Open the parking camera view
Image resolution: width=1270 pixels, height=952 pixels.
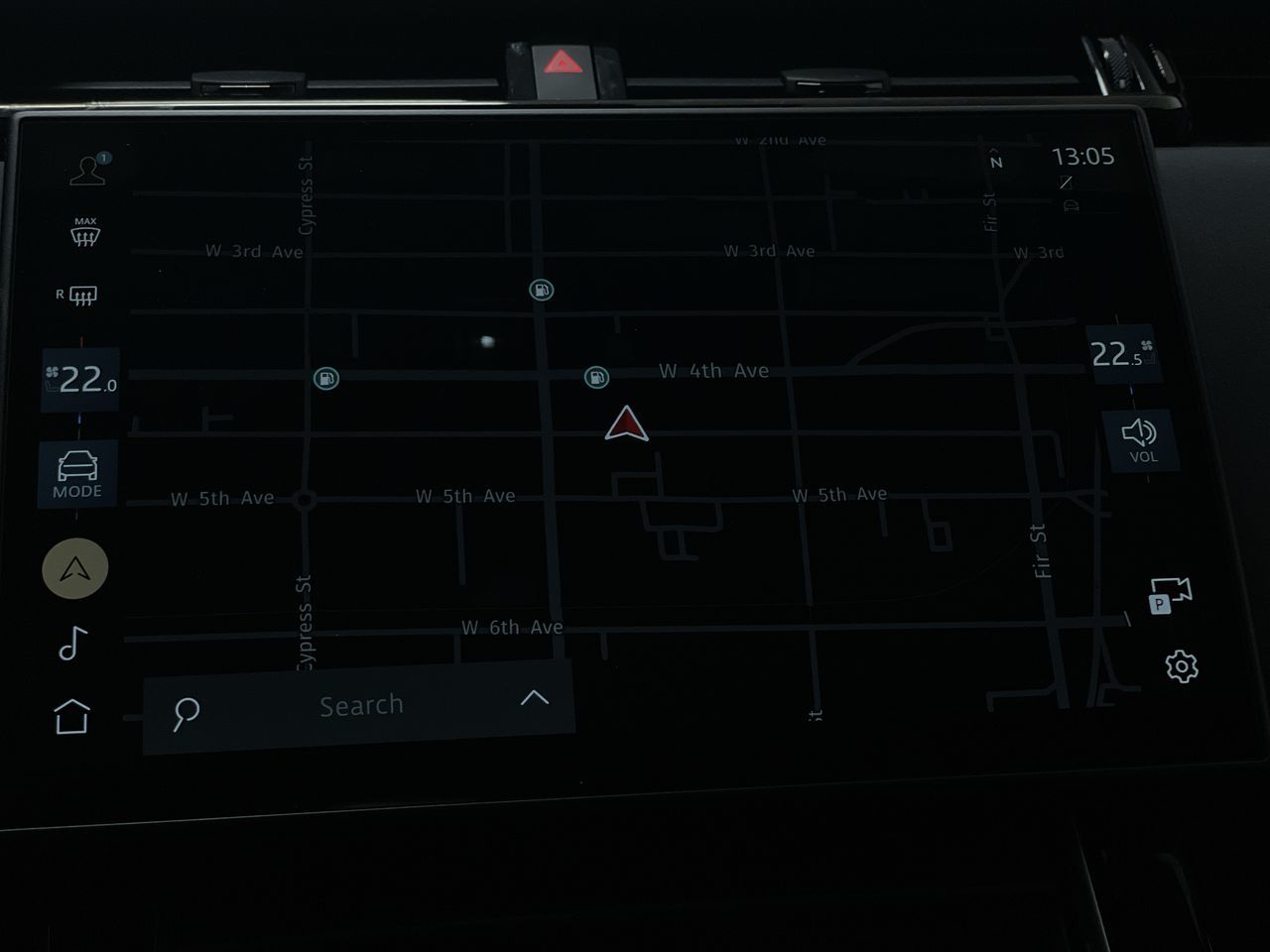pos(1169,595)
